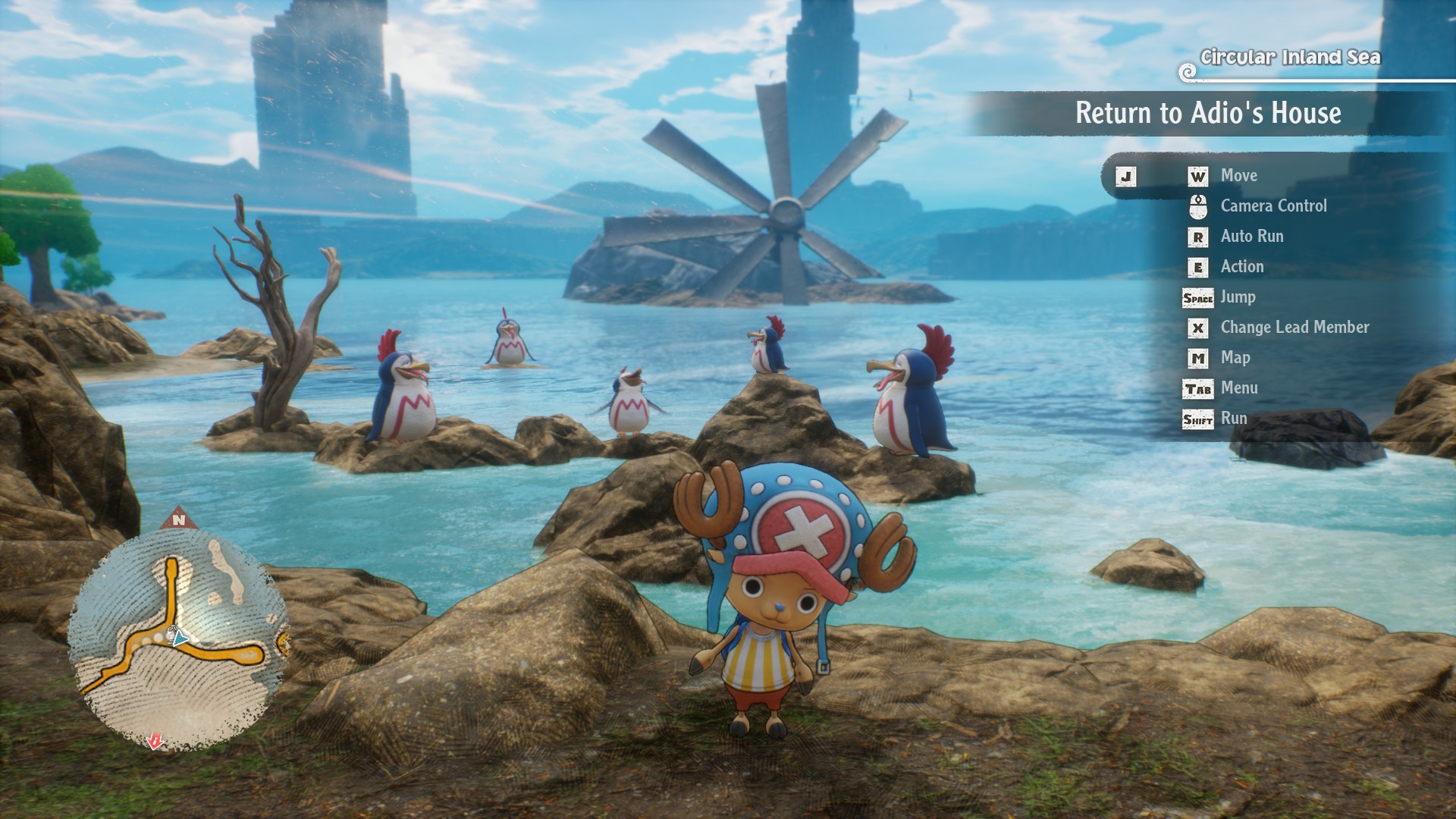The width and height of the screenshot is (1456, 819).
Task: Click the north compass marker on minimap
Action: 179,519
